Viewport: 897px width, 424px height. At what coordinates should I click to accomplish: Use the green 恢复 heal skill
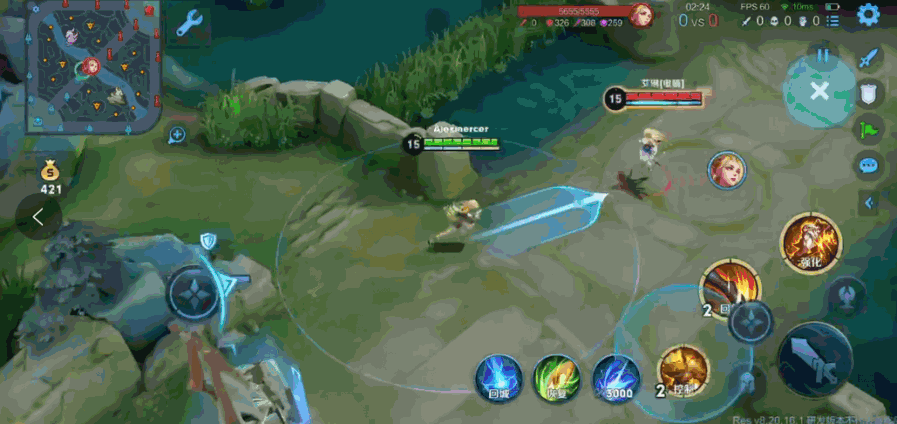pyautogui.click(x=556, y=377)
